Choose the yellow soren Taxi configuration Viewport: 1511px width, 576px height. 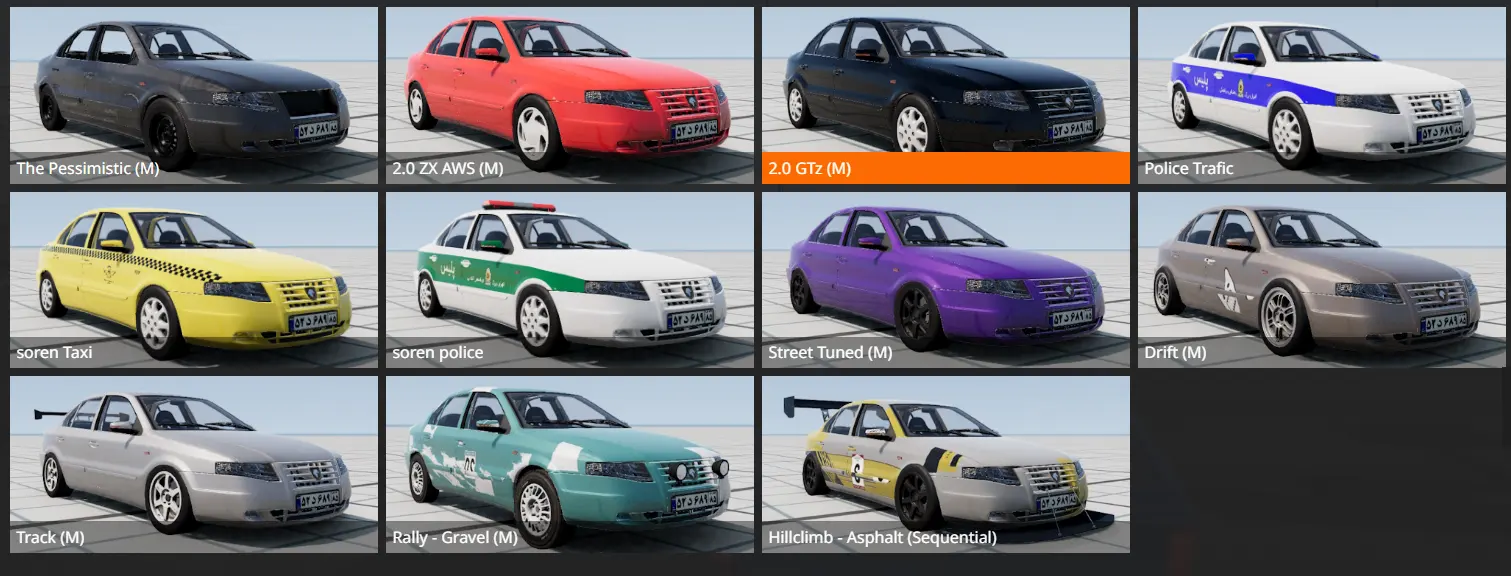194,279
